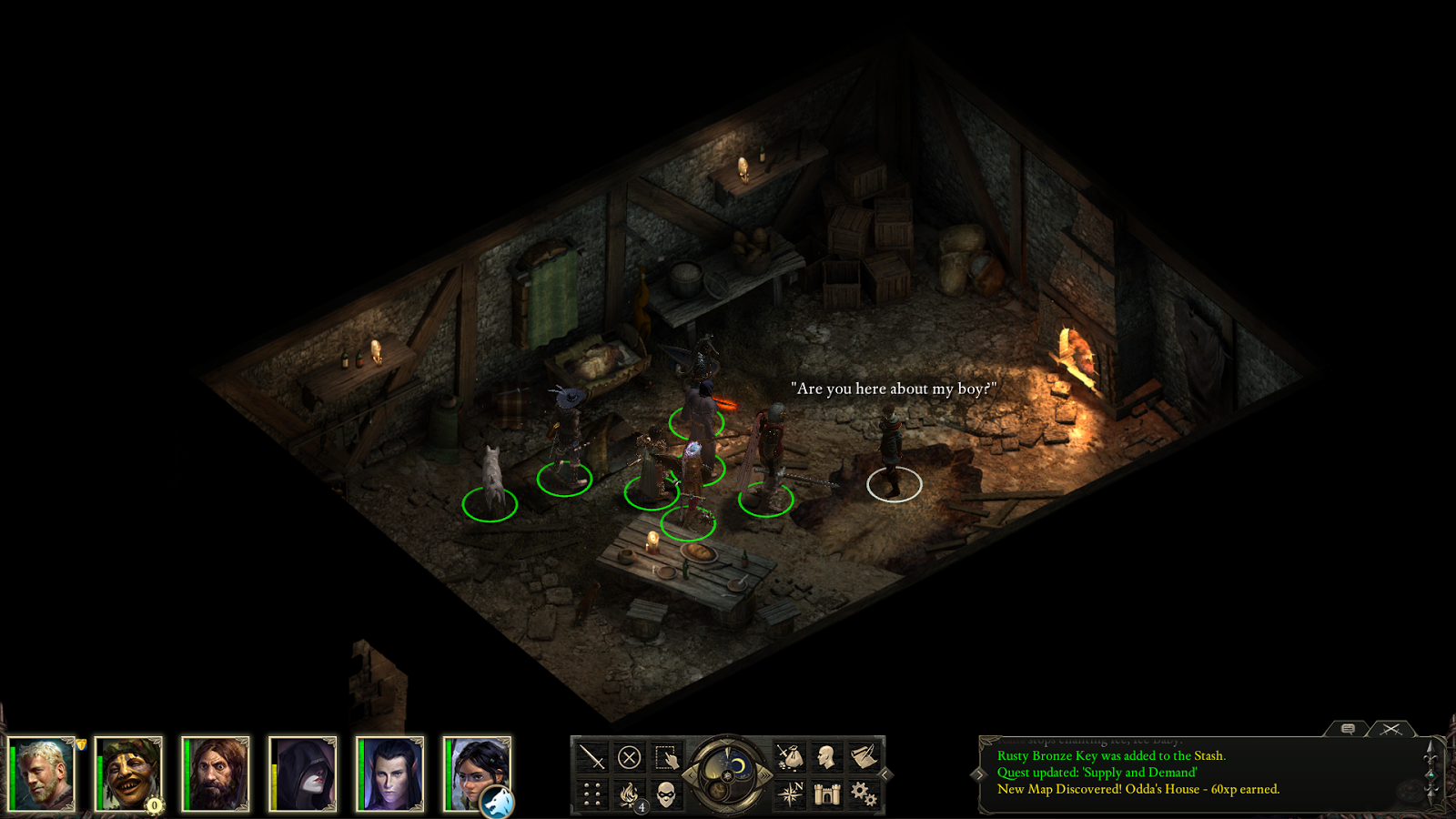Collapse the action bar using its side chevron
Screen dimensions: 1456x819
884,773
